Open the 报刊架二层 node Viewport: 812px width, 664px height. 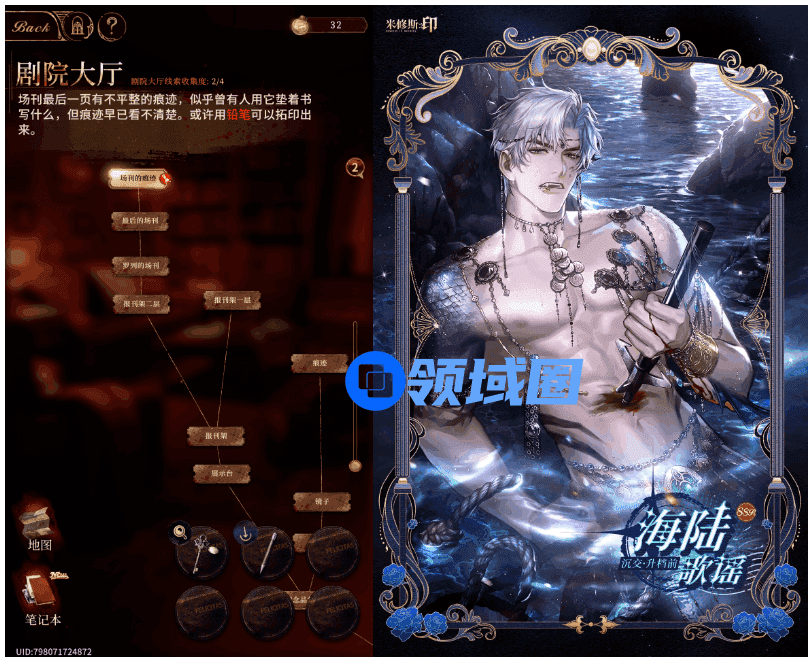[x=140, y=302]
